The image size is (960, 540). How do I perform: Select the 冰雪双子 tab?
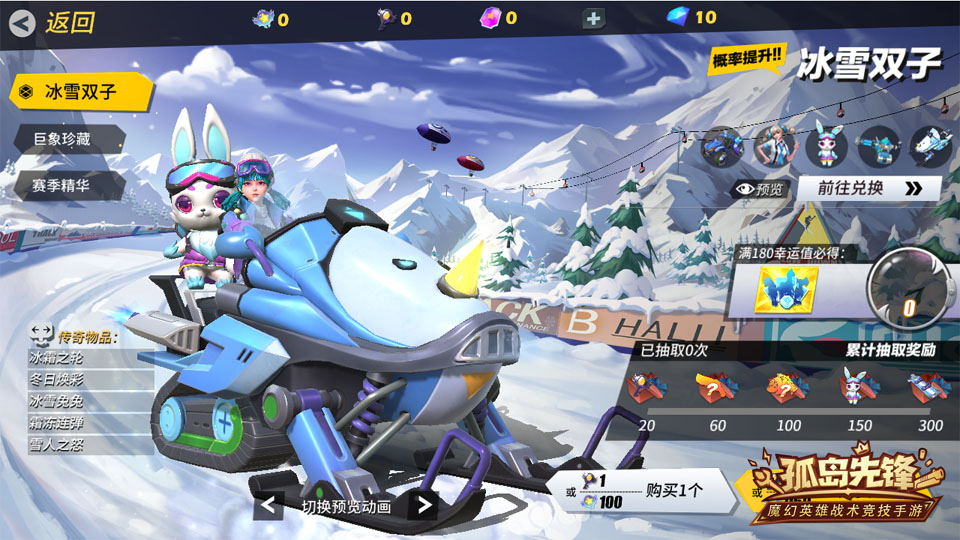coord(80,92)
